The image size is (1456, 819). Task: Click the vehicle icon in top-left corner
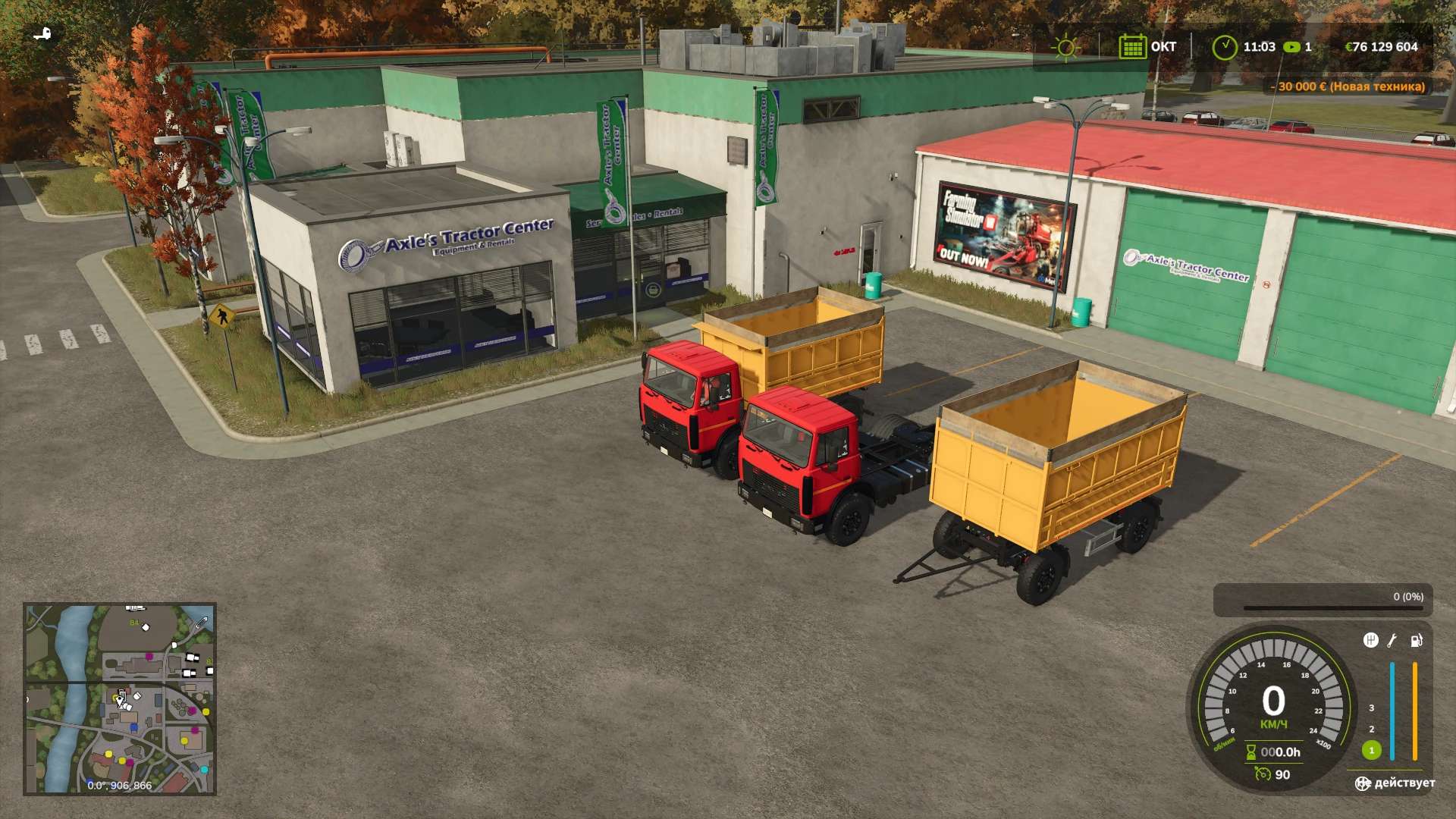[x=43, y=34]
